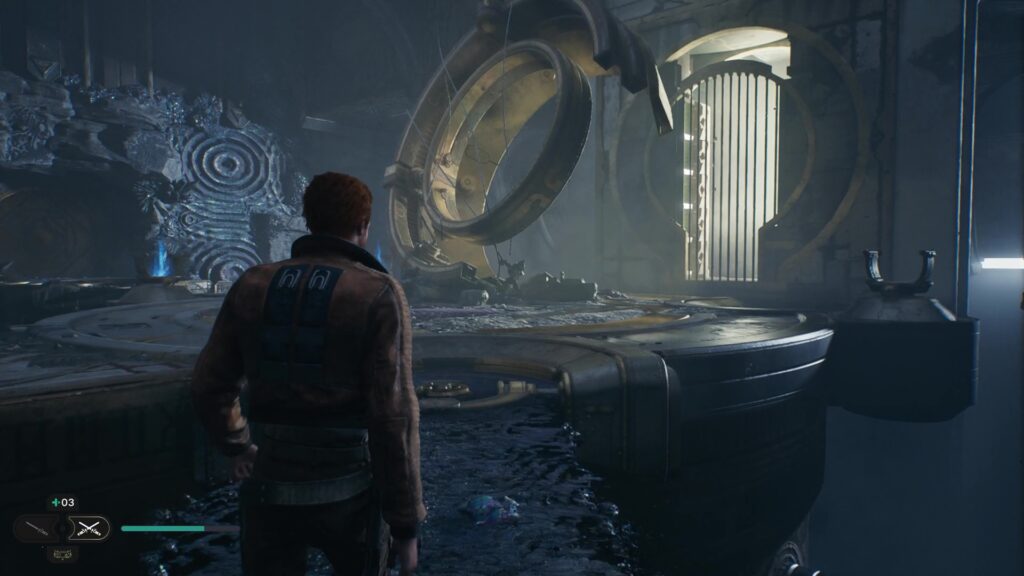Viewport: 1024px width, 576px height.
Task: Switch to the crossed dual lightsabers stance
Action: coord(91,528)
